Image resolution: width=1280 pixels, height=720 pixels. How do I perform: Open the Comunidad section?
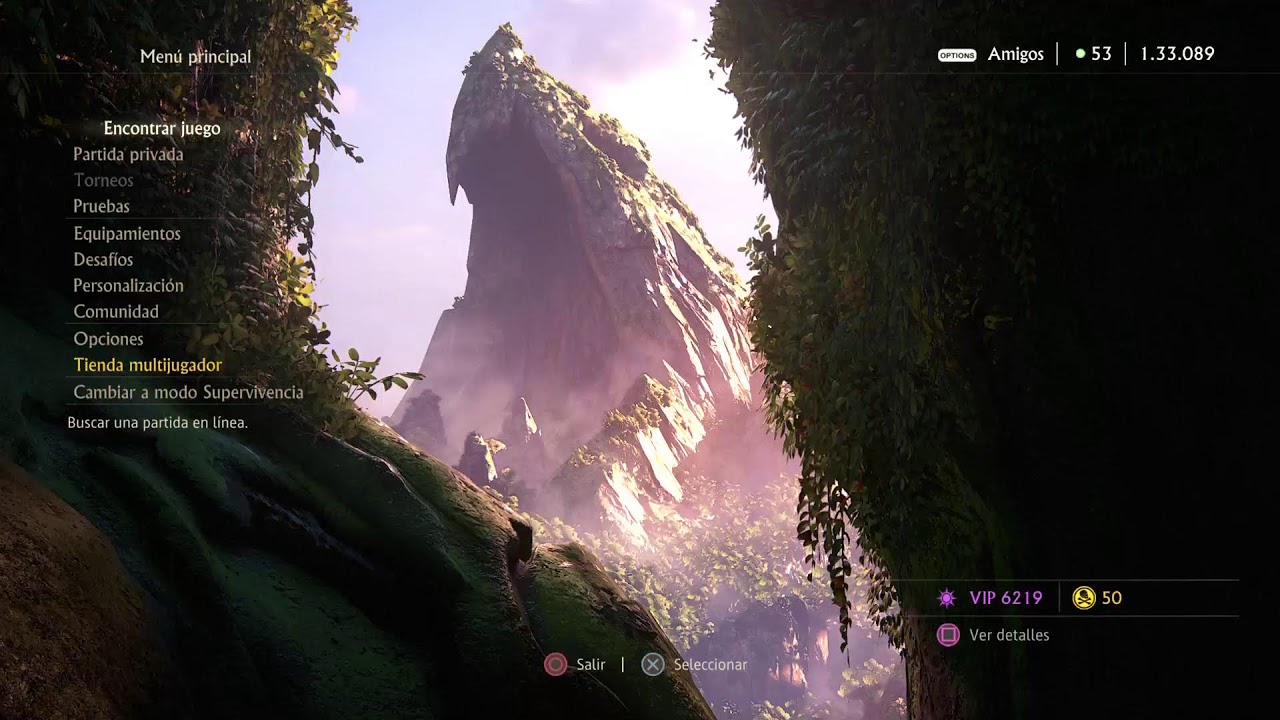point(116,311)
